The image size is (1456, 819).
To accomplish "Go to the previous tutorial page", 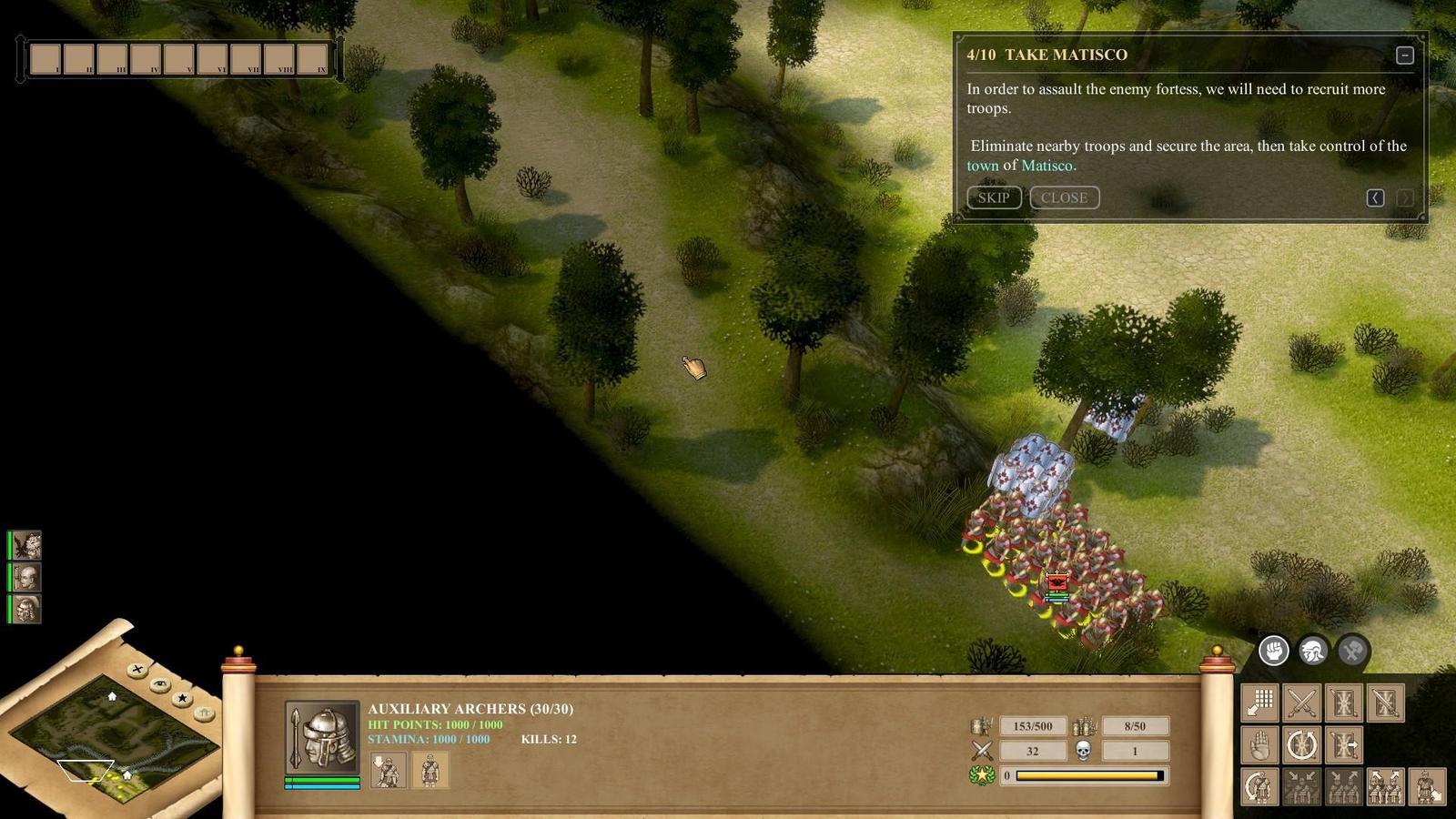I will click(1375, 197).
